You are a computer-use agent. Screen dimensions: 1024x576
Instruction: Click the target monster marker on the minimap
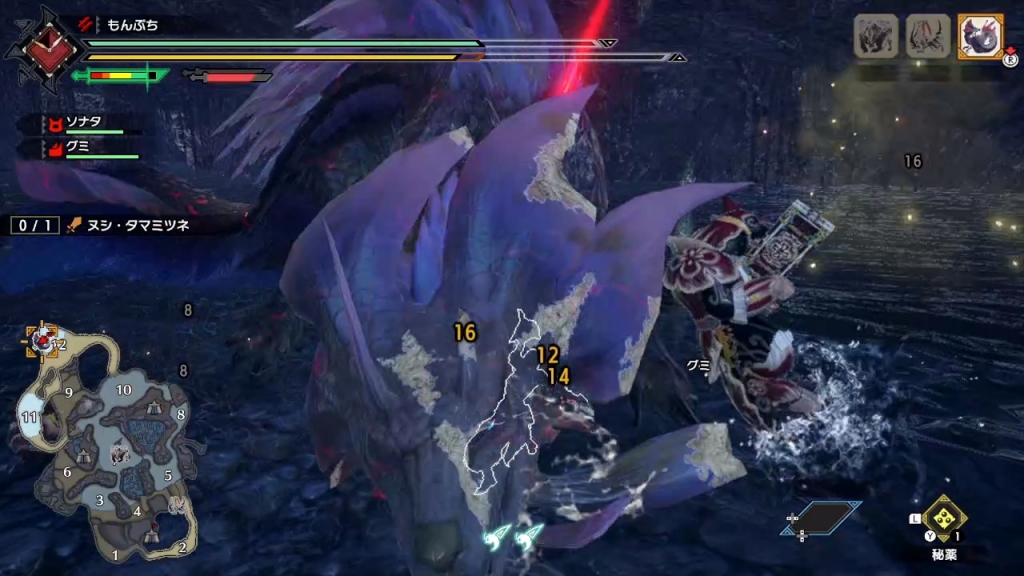43,341
